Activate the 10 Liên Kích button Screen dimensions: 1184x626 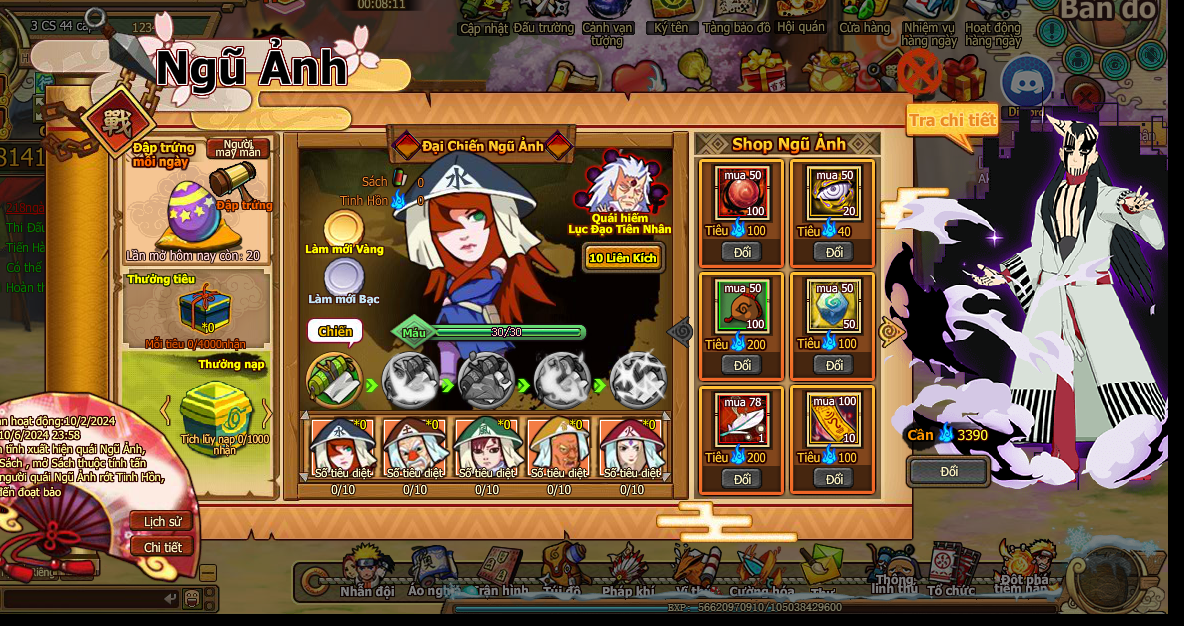click(622, 258)
